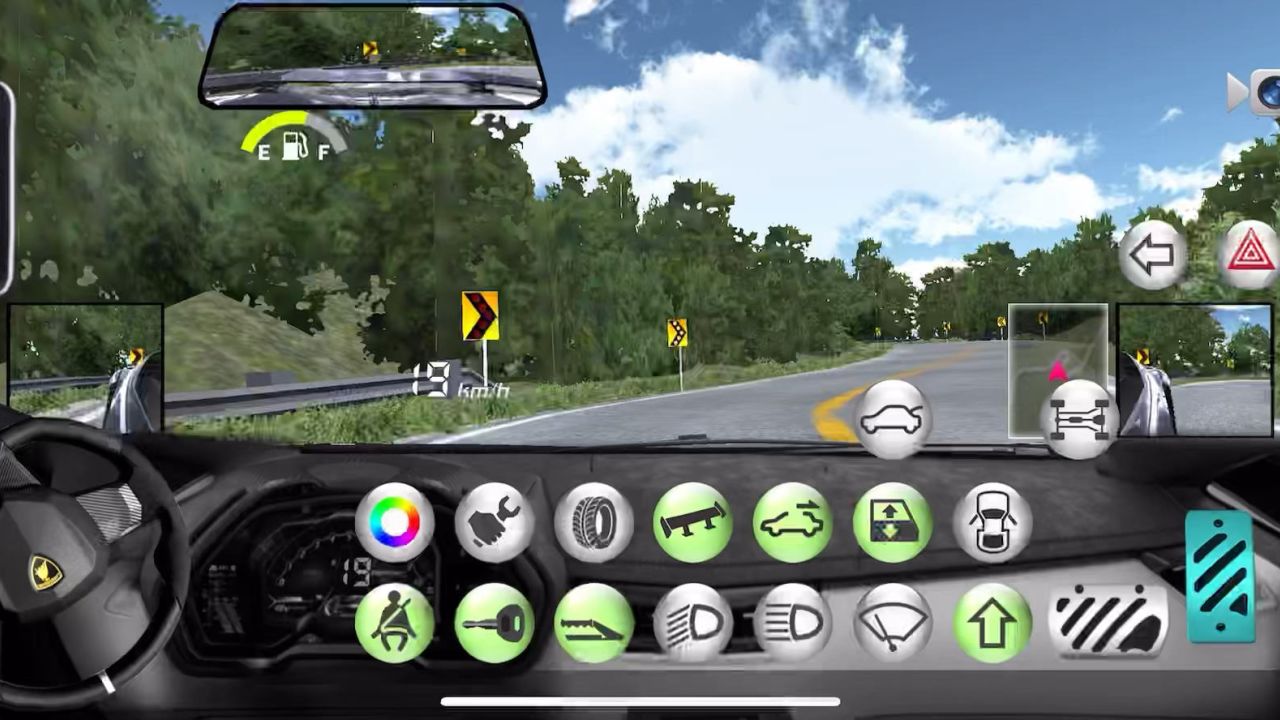Tap the green up-arrow gear button
The image size is (1280, 720).
pos(992,622)
